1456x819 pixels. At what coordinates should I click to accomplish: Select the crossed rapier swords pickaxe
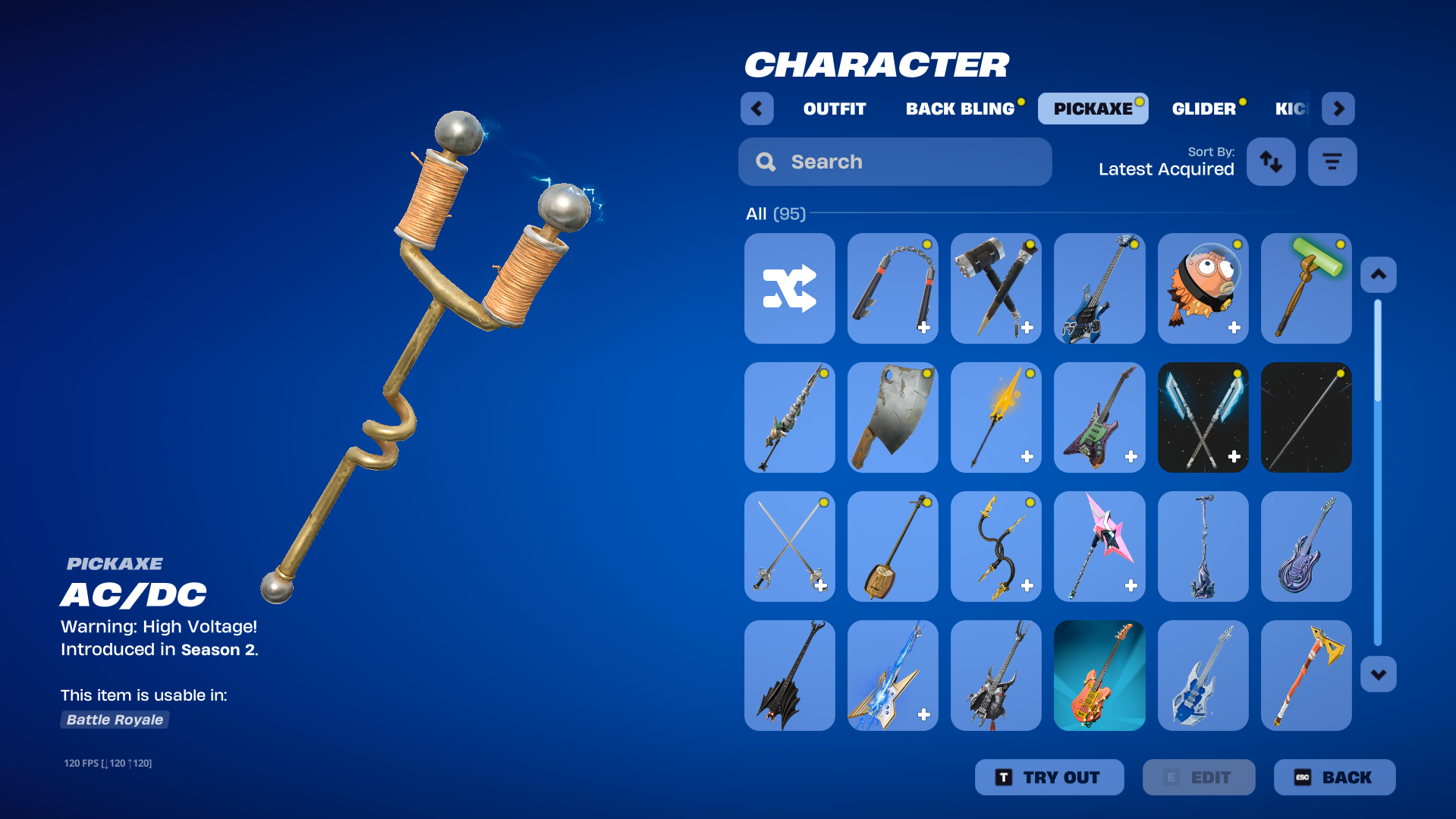[x=789, y=547]
